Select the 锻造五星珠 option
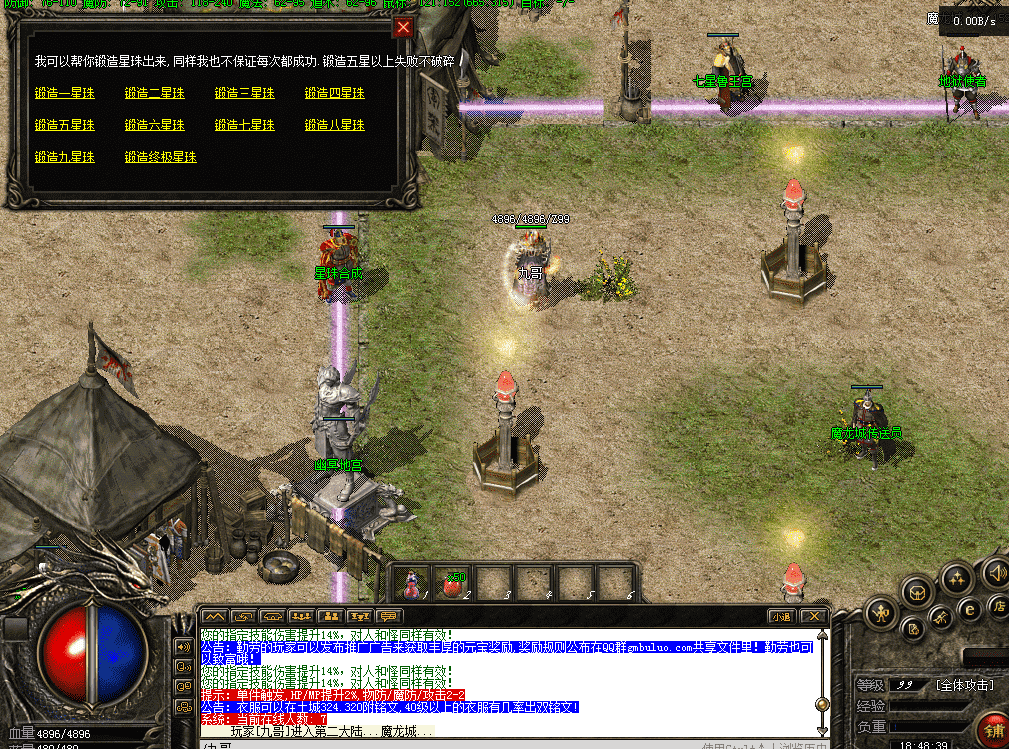This screenshot has width=1009, height=749. (x=65, y=125)
